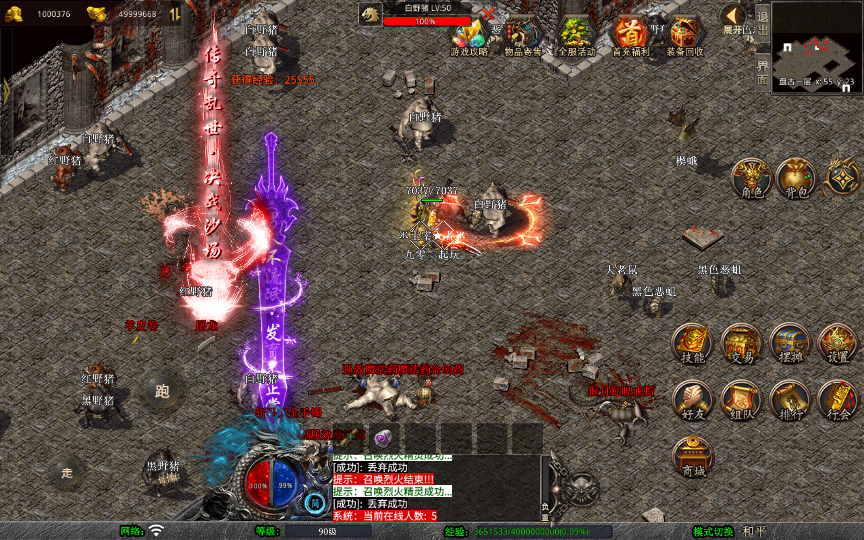Open the 好友 friends list

click(x=692, y=400)
